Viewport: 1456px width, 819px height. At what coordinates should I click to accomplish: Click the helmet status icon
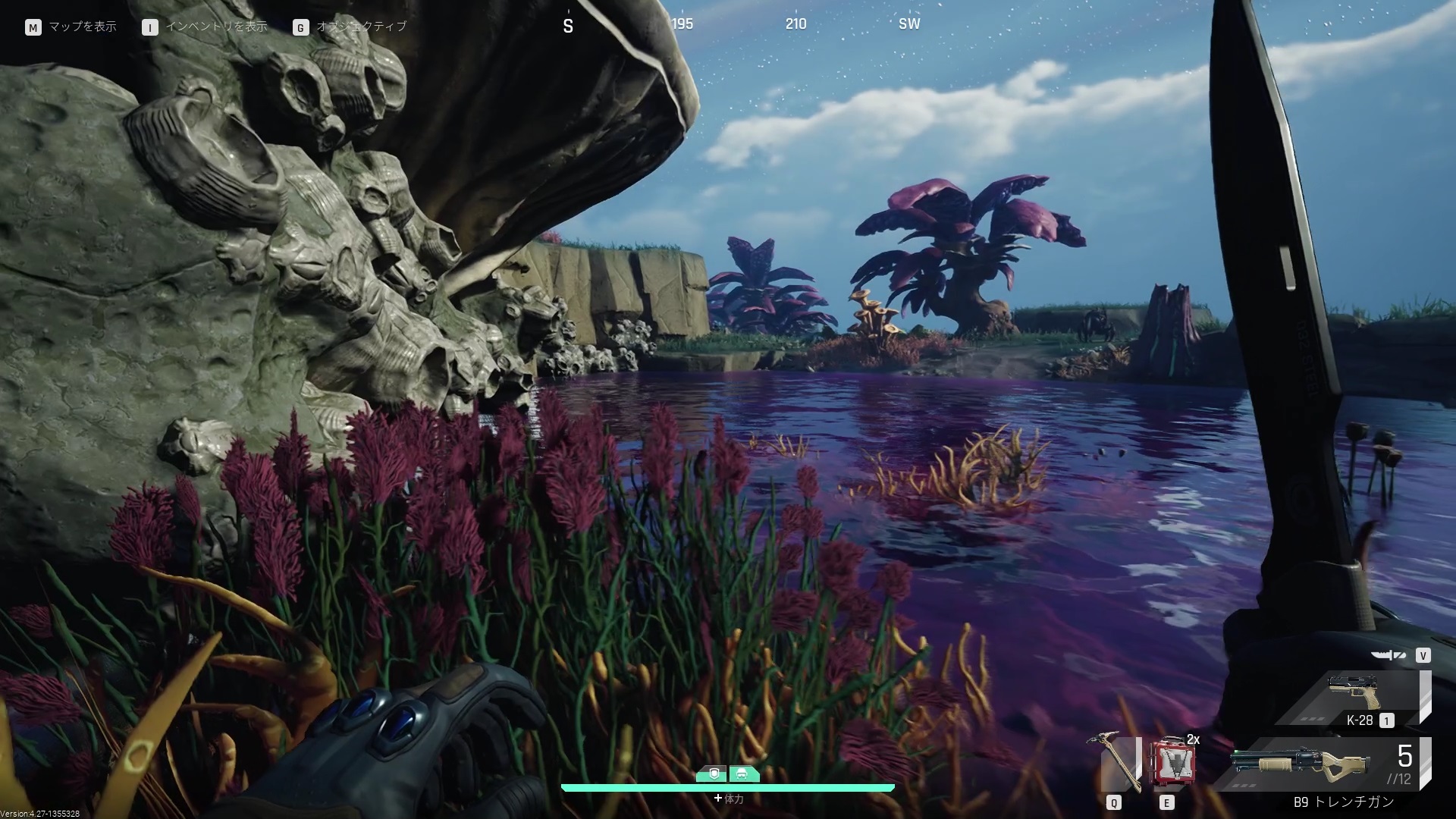(742, 774)
